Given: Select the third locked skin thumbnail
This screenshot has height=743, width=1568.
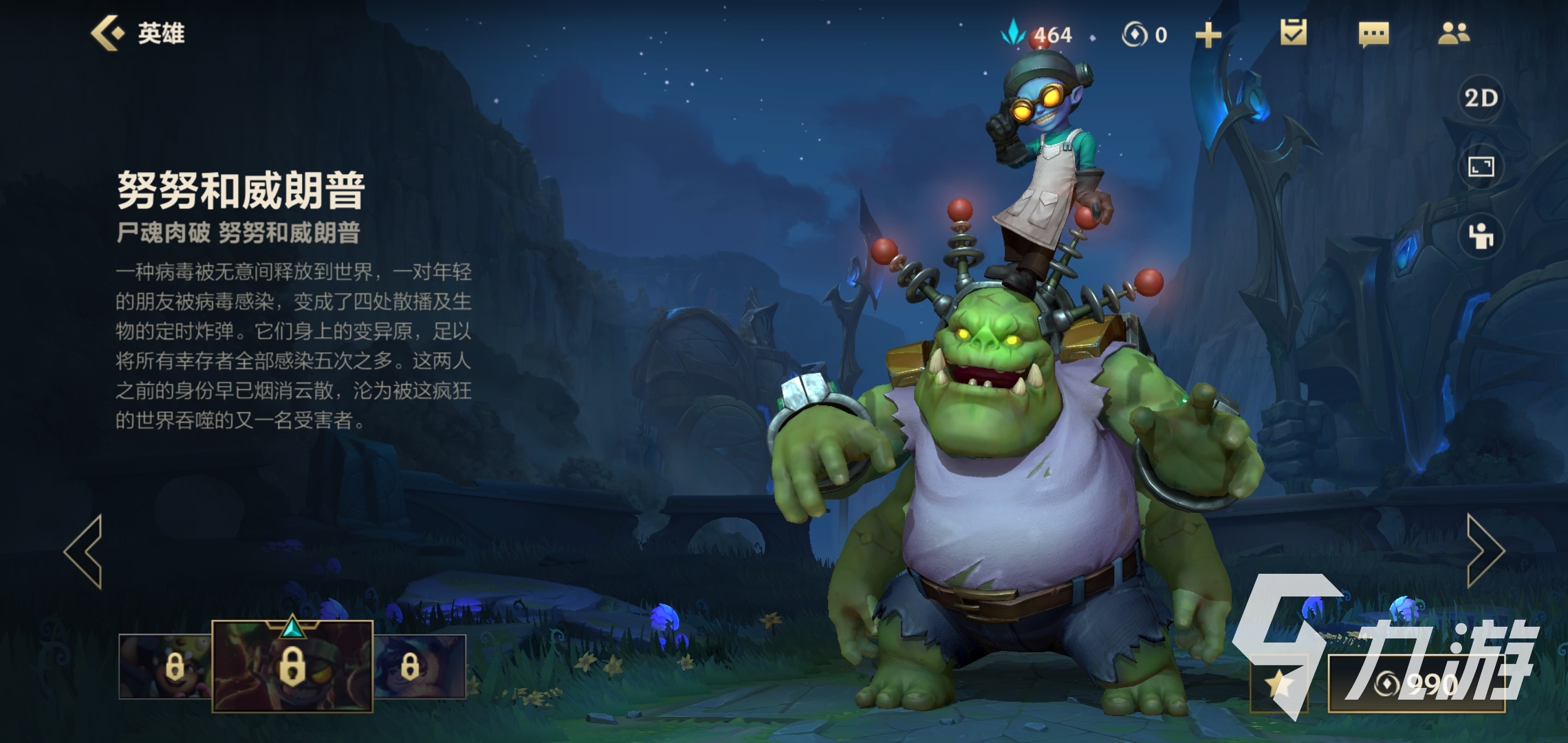Looking at the screenshot, I should point(420,667).
